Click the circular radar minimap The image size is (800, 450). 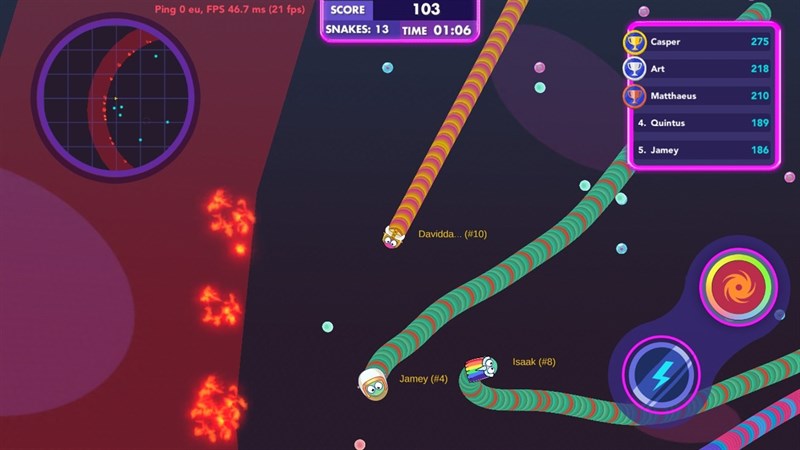coord(113,96)
